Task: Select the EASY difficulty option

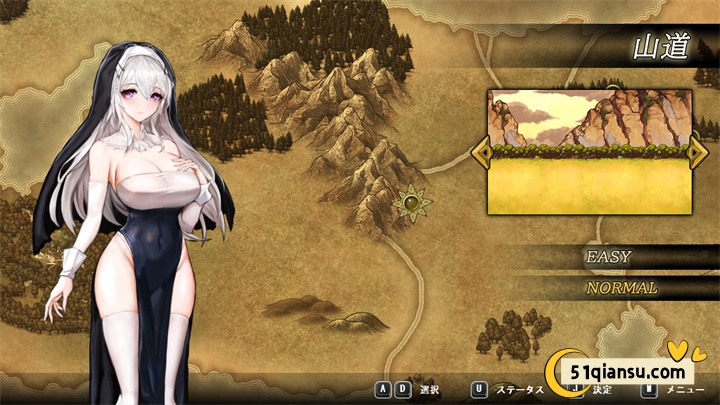Action: coord(608,257)
